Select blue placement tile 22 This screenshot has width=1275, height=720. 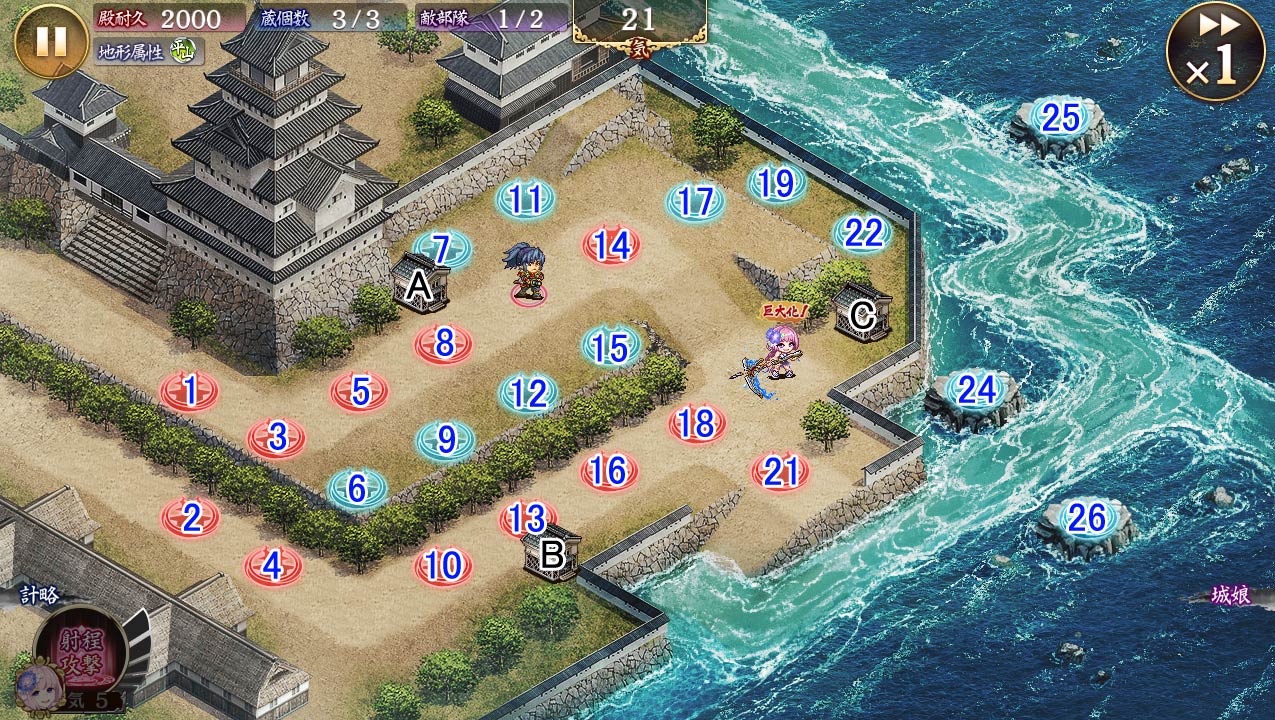tap(863, 233)
